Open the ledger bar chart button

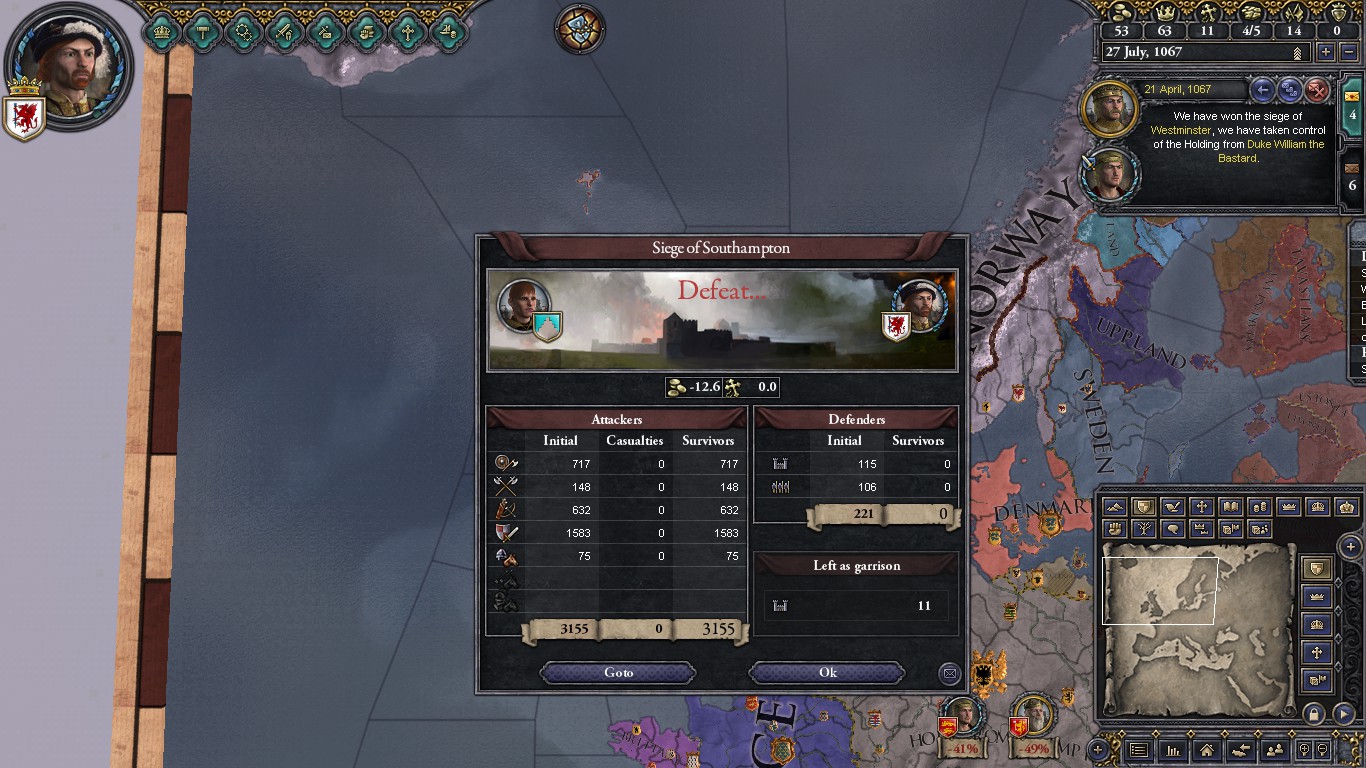click(1173, 750)
